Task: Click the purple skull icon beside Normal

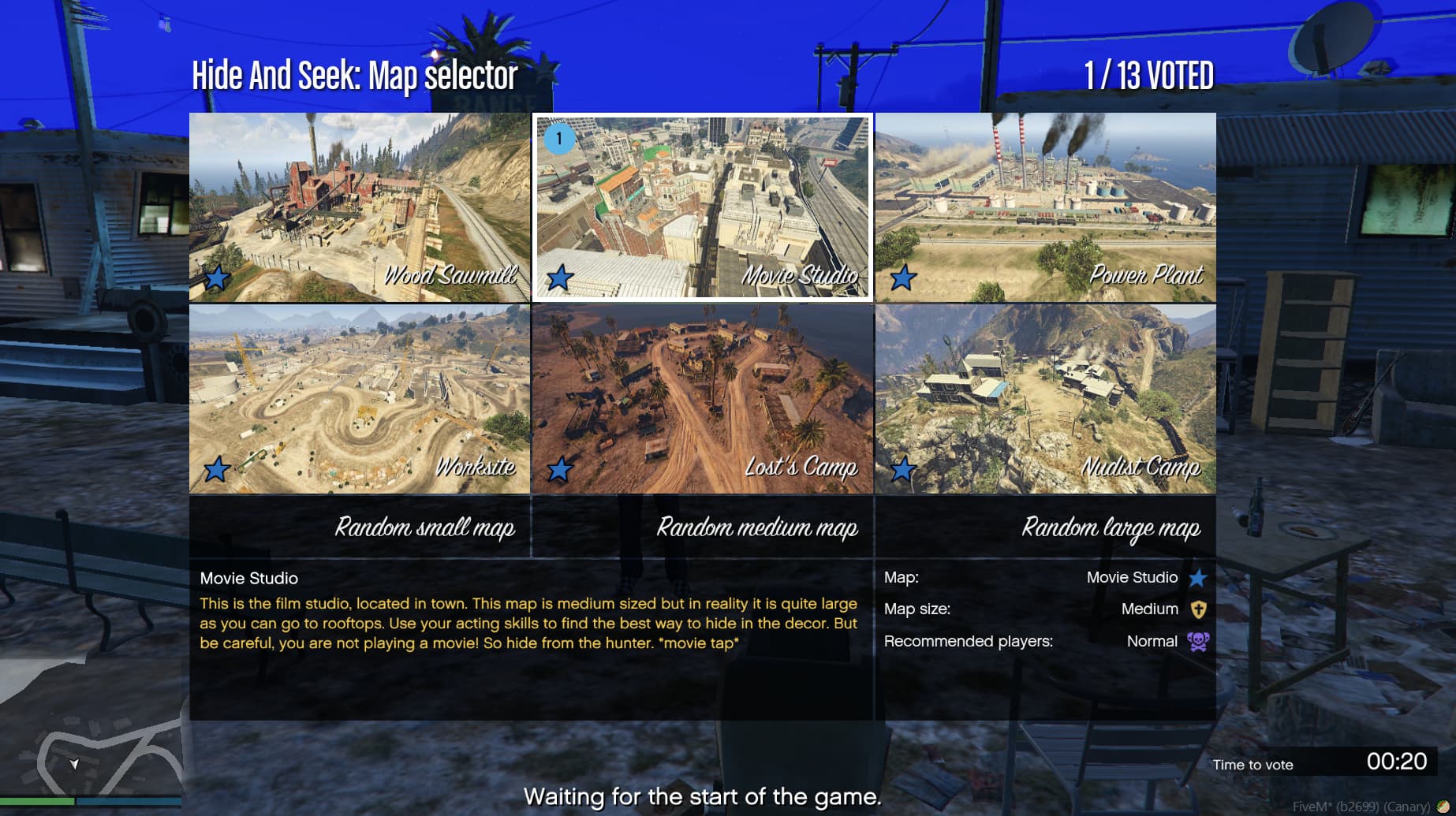Action: click(1200, 642)
